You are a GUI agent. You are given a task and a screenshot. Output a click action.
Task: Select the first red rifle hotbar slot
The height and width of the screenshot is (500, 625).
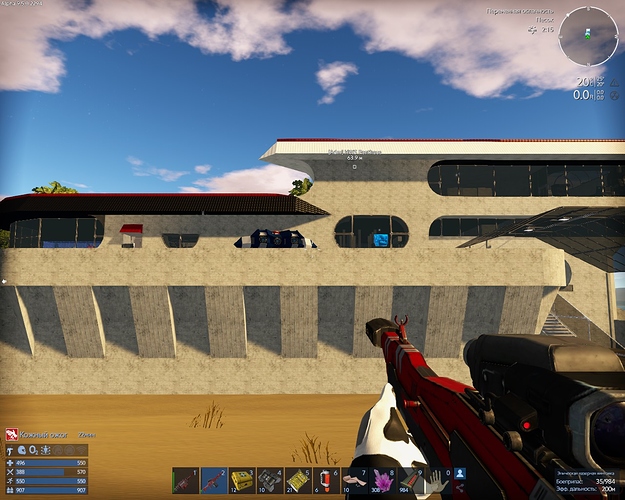click(186, 481)
